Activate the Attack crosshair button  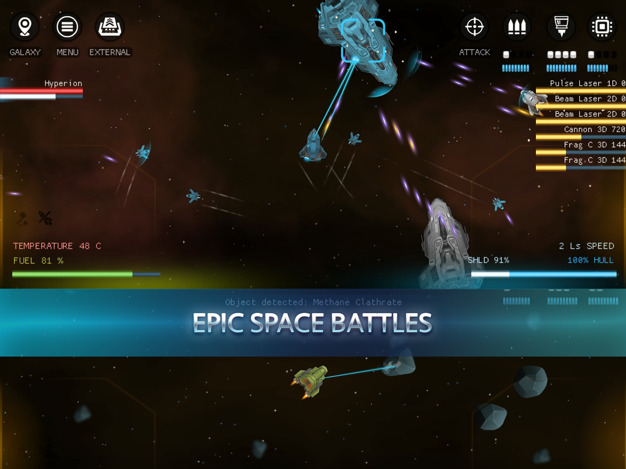coord(474,28)
